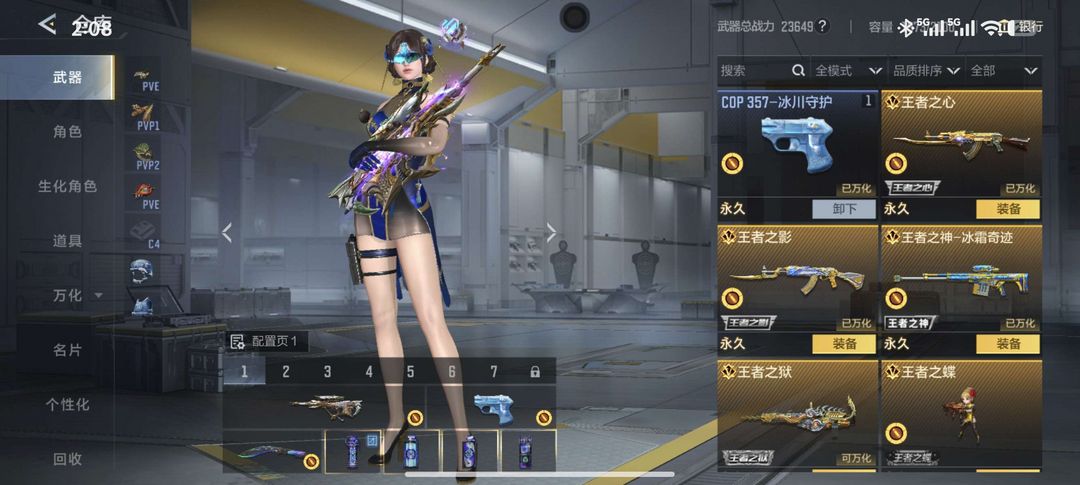
Task: Equip 王者之心 with its 装备 button
Action: point(1007,209)
